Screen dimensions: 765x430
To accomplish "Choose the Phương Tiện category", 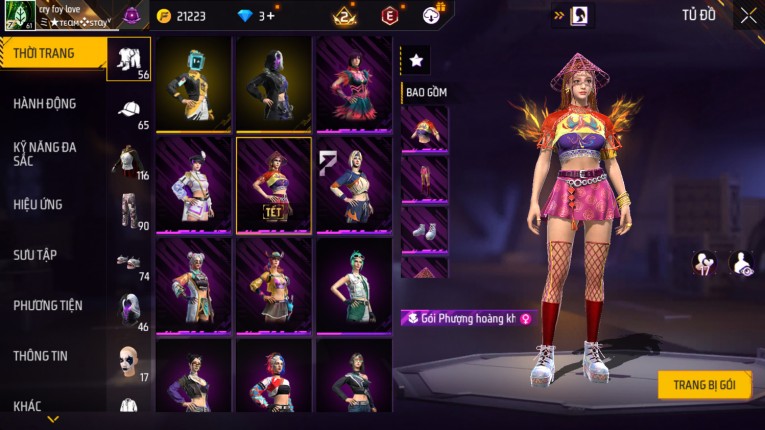I will click(x=48, y=306).
